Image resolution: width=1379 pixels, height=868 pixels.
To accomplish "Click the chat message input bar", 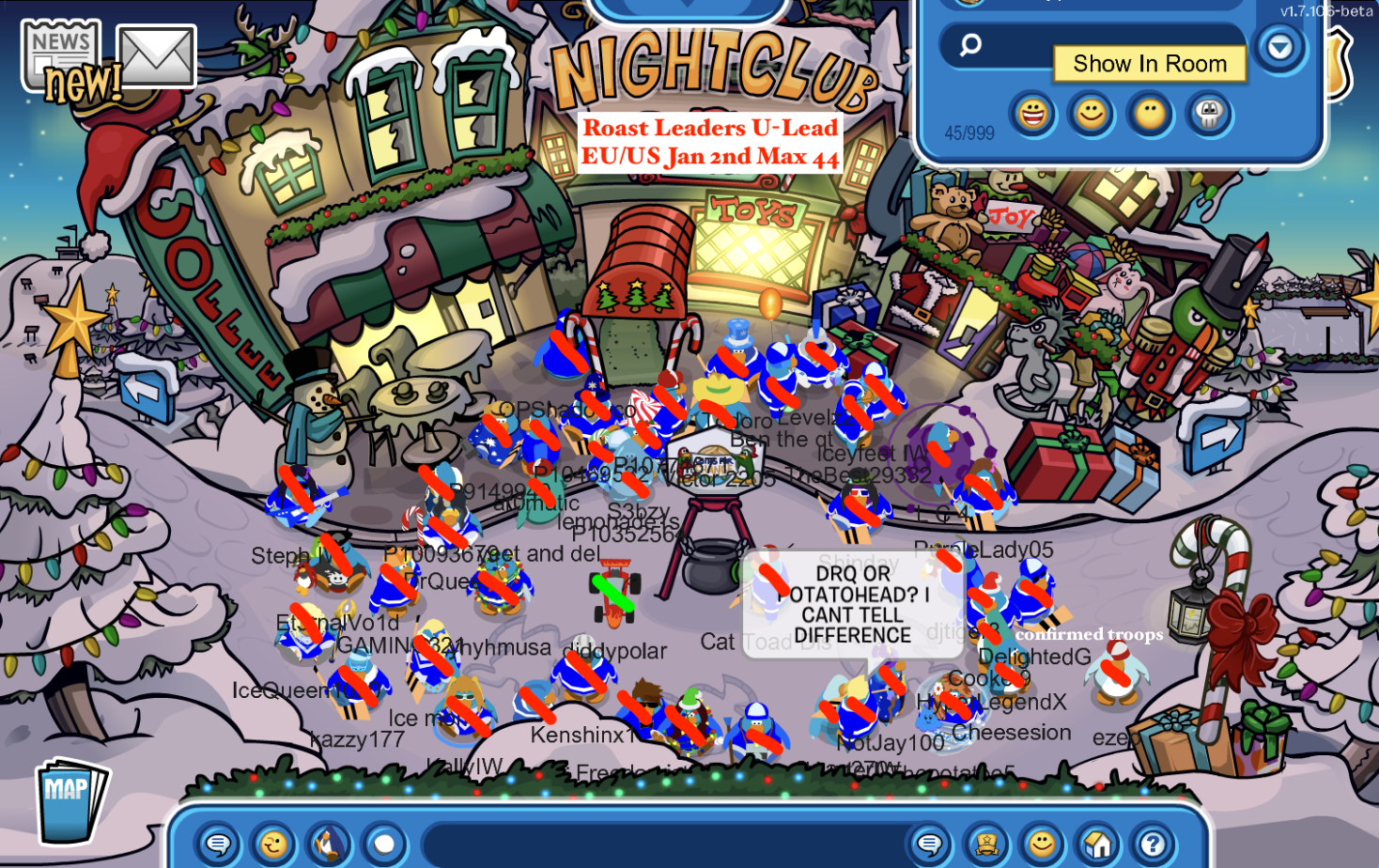I will coord(658,845).
